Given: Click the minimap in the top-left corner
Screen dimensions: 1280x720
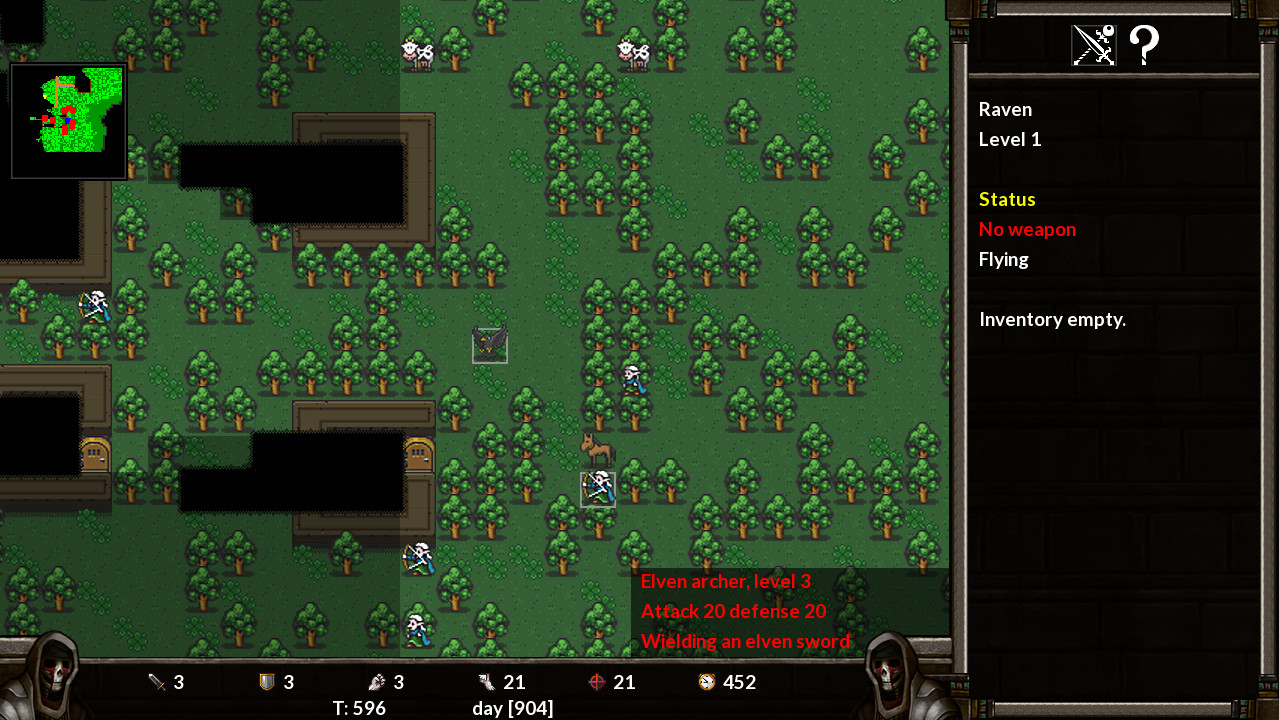Looking at the screenshot, I should (x=68, y=120).
